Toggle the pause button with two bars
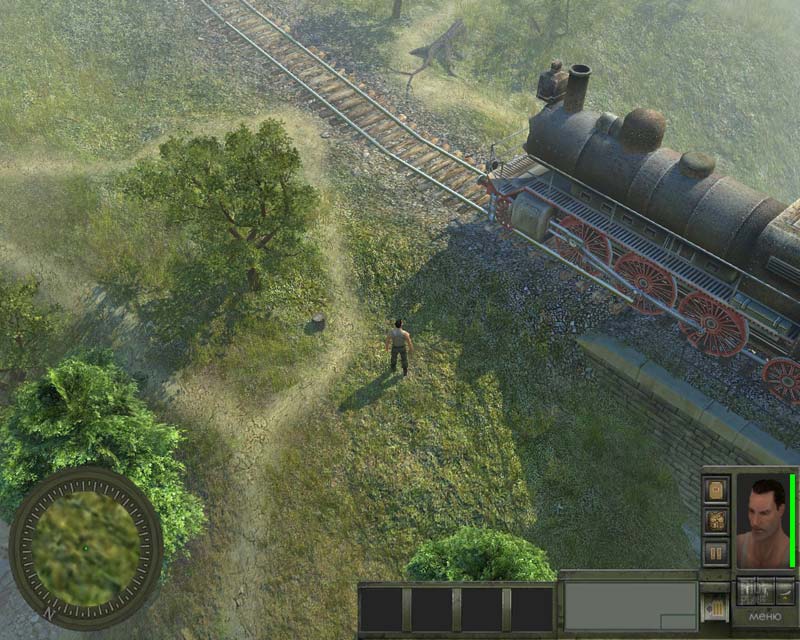Viewport: 800px width, 640px height. (716, 552)
